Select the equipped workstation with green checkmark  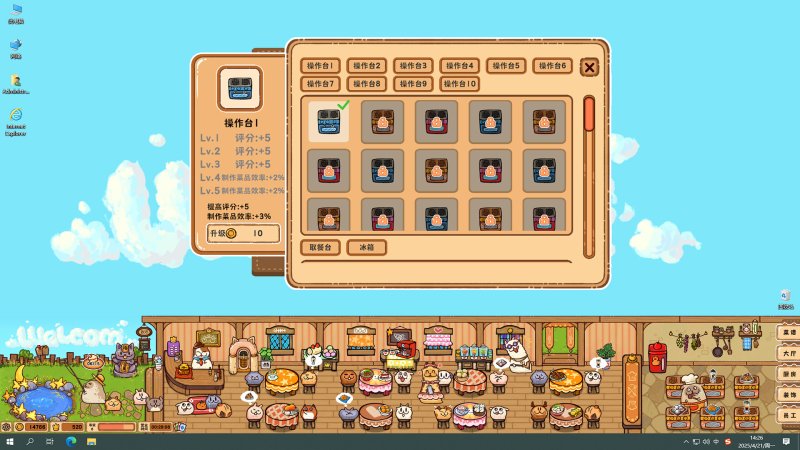(329, 122)
